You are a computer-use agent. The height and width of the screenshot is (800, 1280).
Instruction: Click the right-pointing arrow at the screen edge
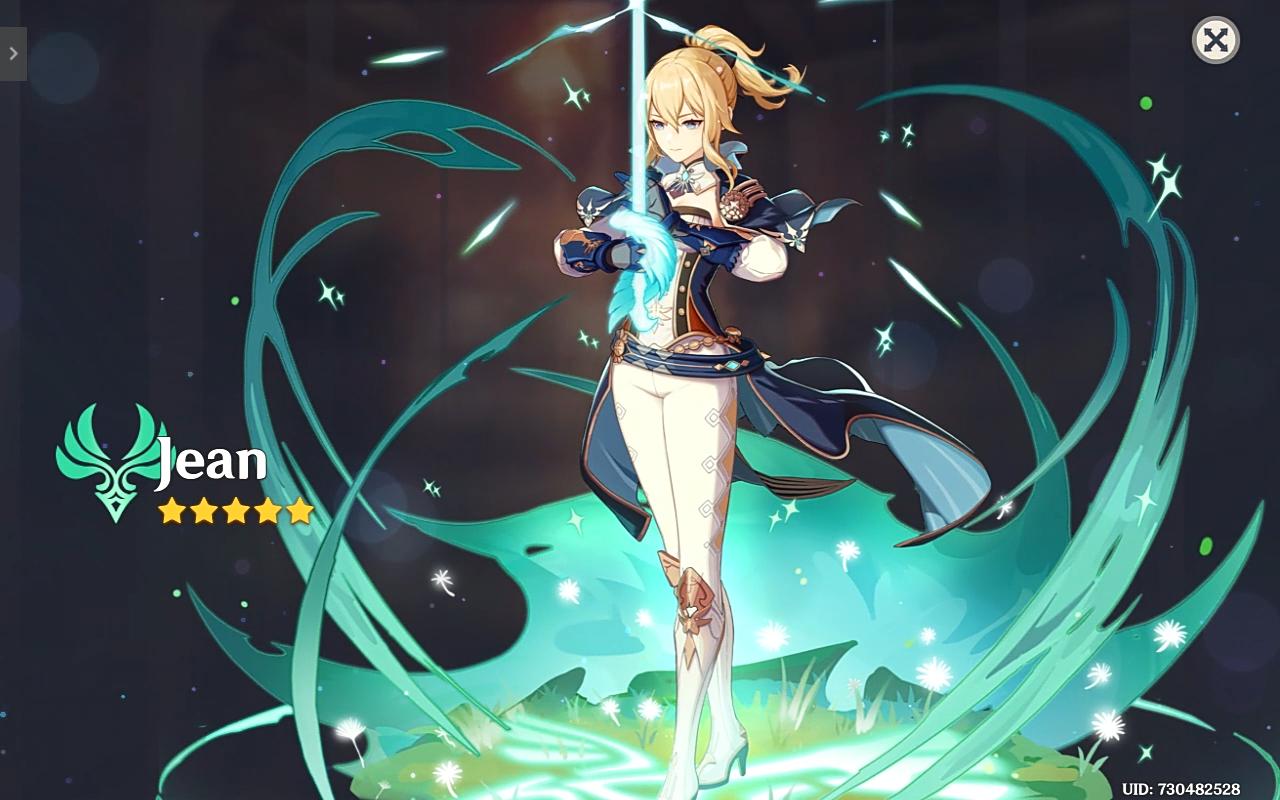click(12, 54)
